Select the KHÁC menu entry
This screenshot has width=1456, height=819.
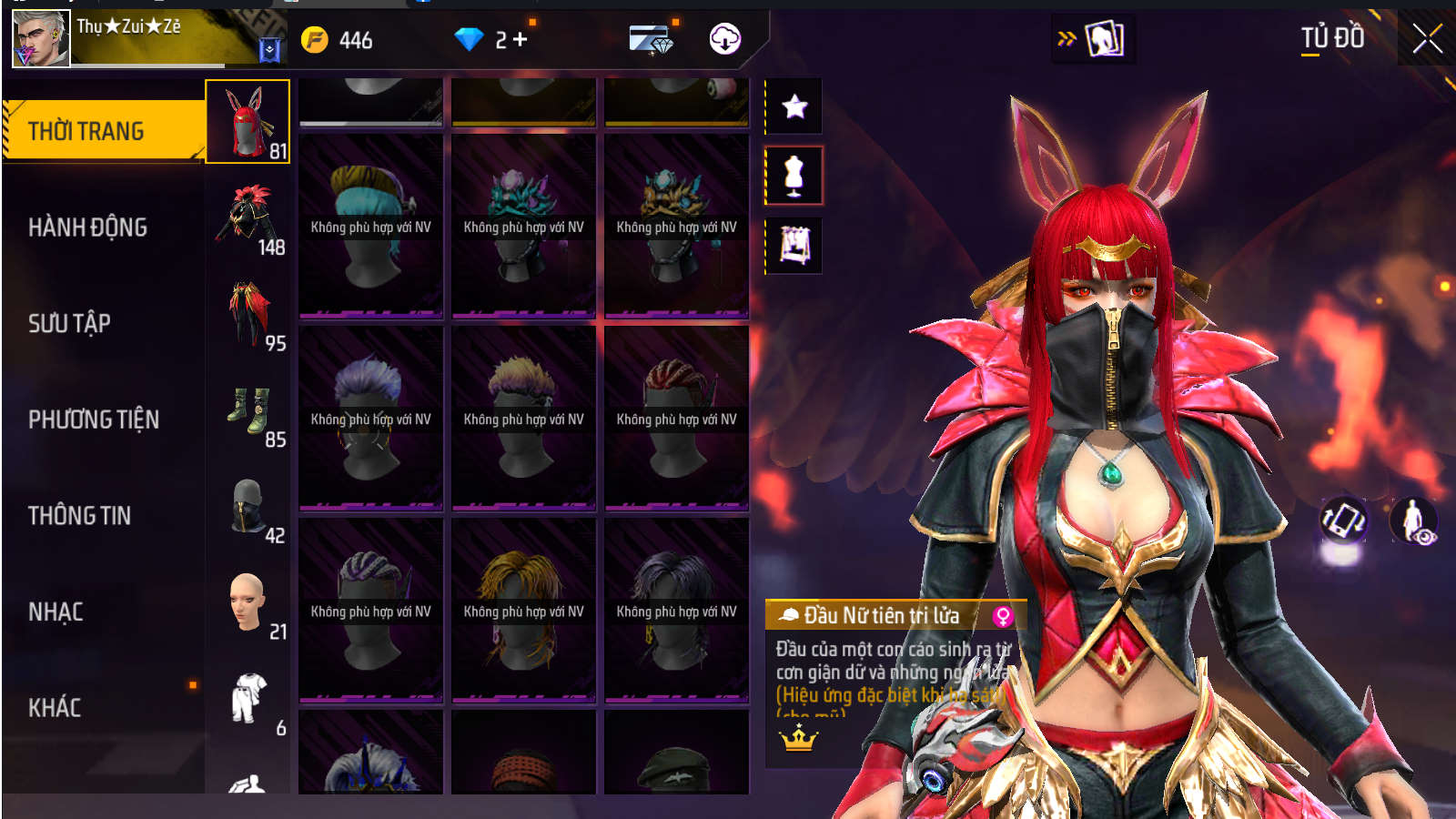[x=55, y=708]
